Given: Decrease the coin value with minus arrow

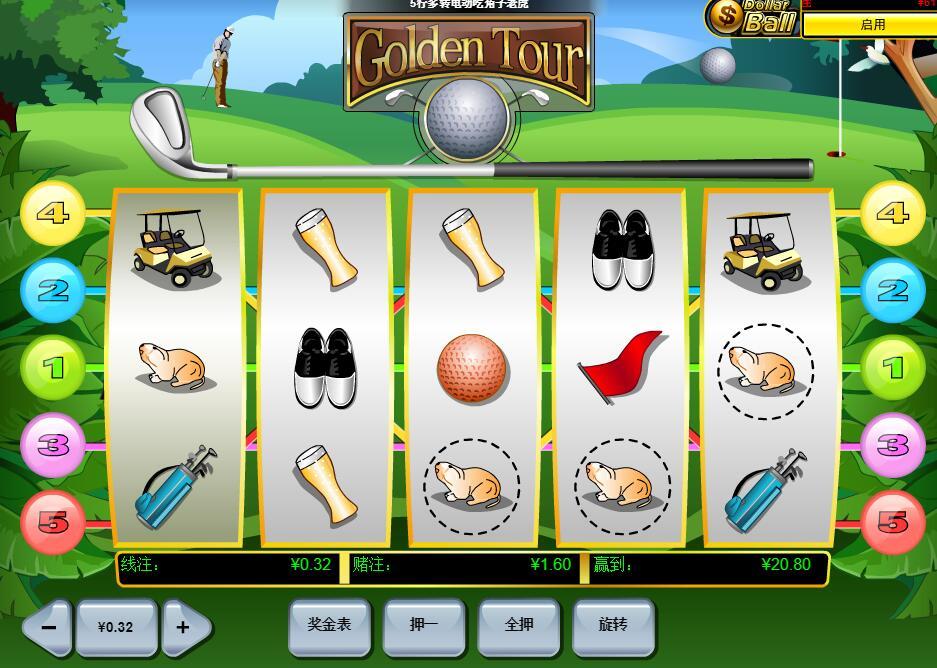Looking at the screenshot, I should tap(46, 628).
